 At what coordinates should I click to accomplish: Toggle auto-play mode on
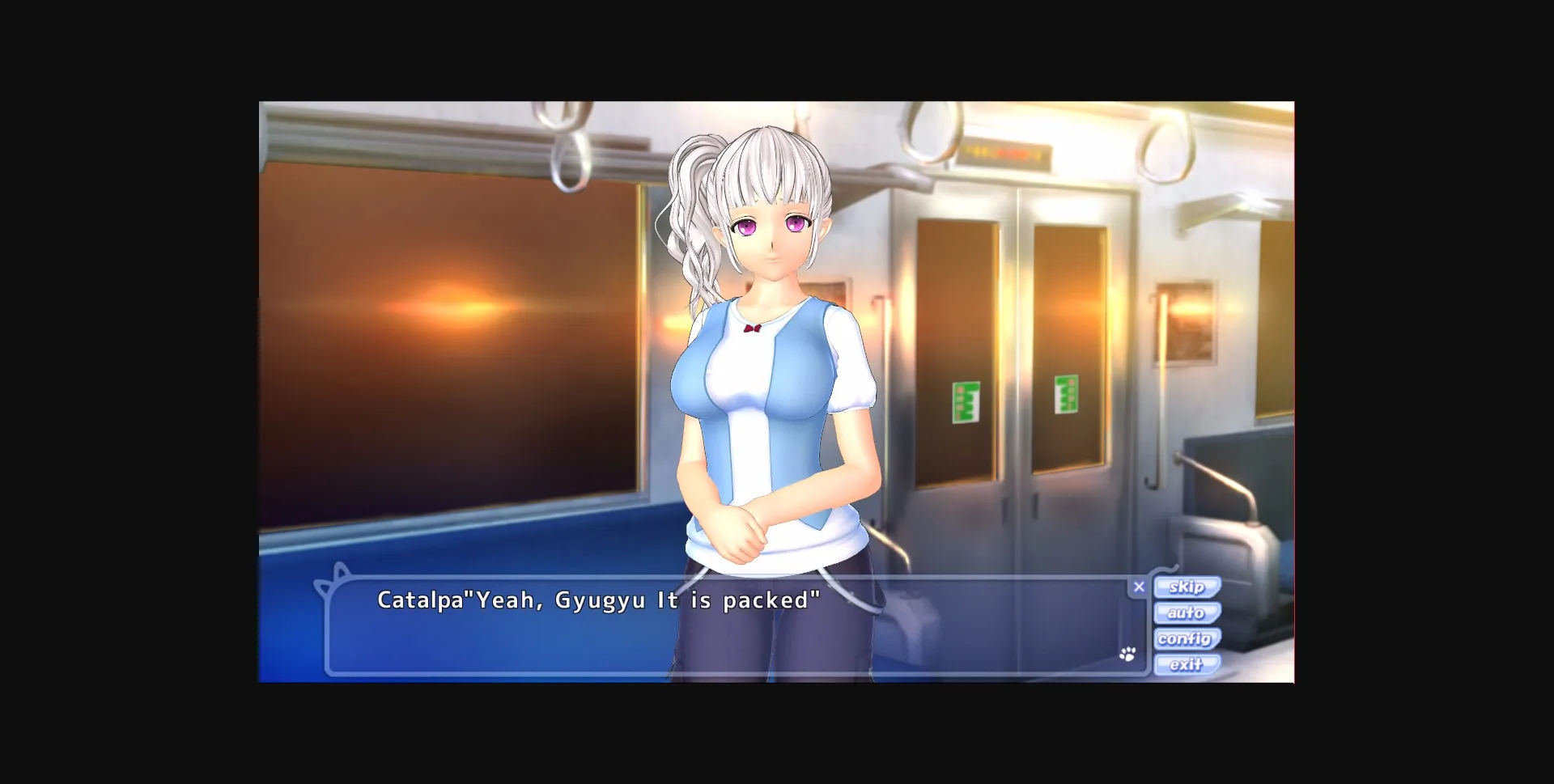(1187, 612)
